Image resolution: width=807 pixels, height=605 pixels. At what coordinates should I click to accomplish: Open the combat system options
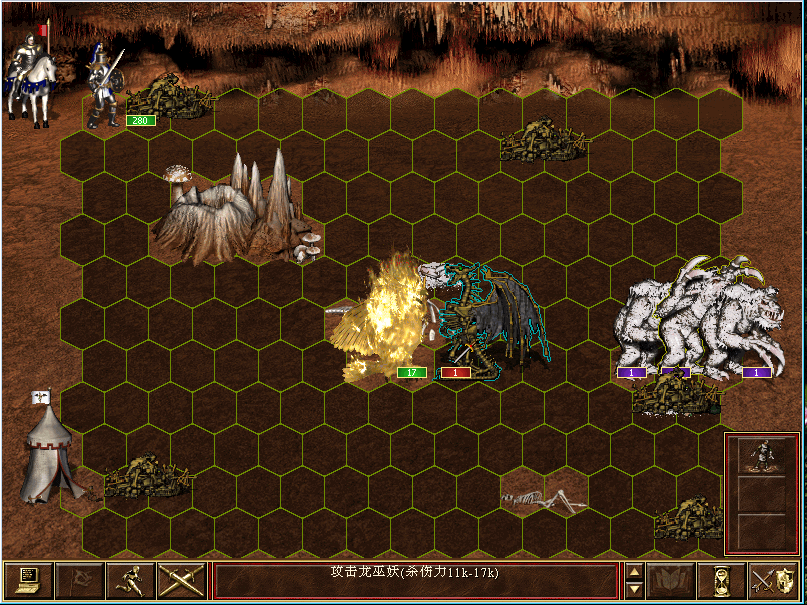29,580
